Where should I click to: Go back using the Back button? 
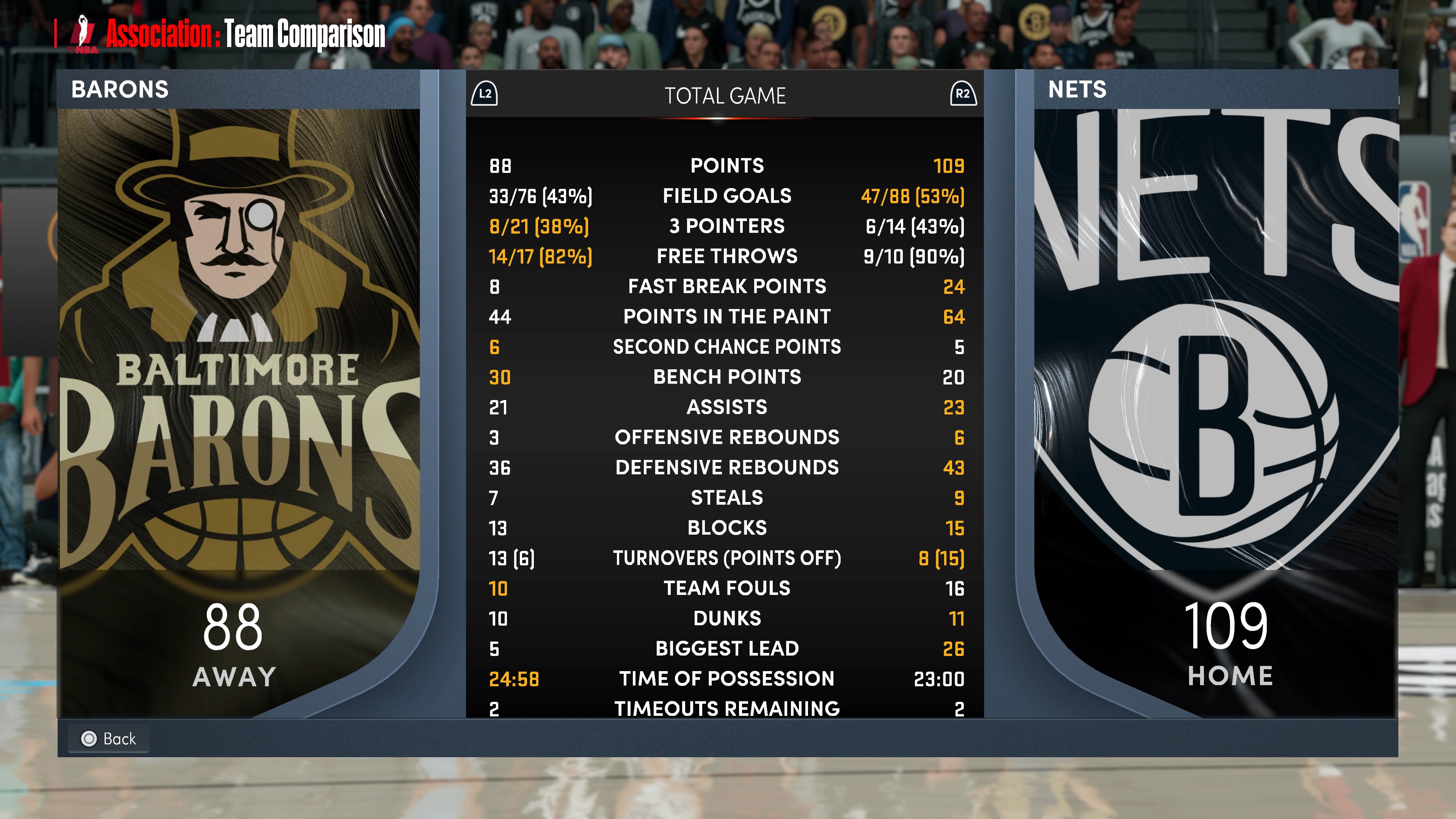[108, 738]
